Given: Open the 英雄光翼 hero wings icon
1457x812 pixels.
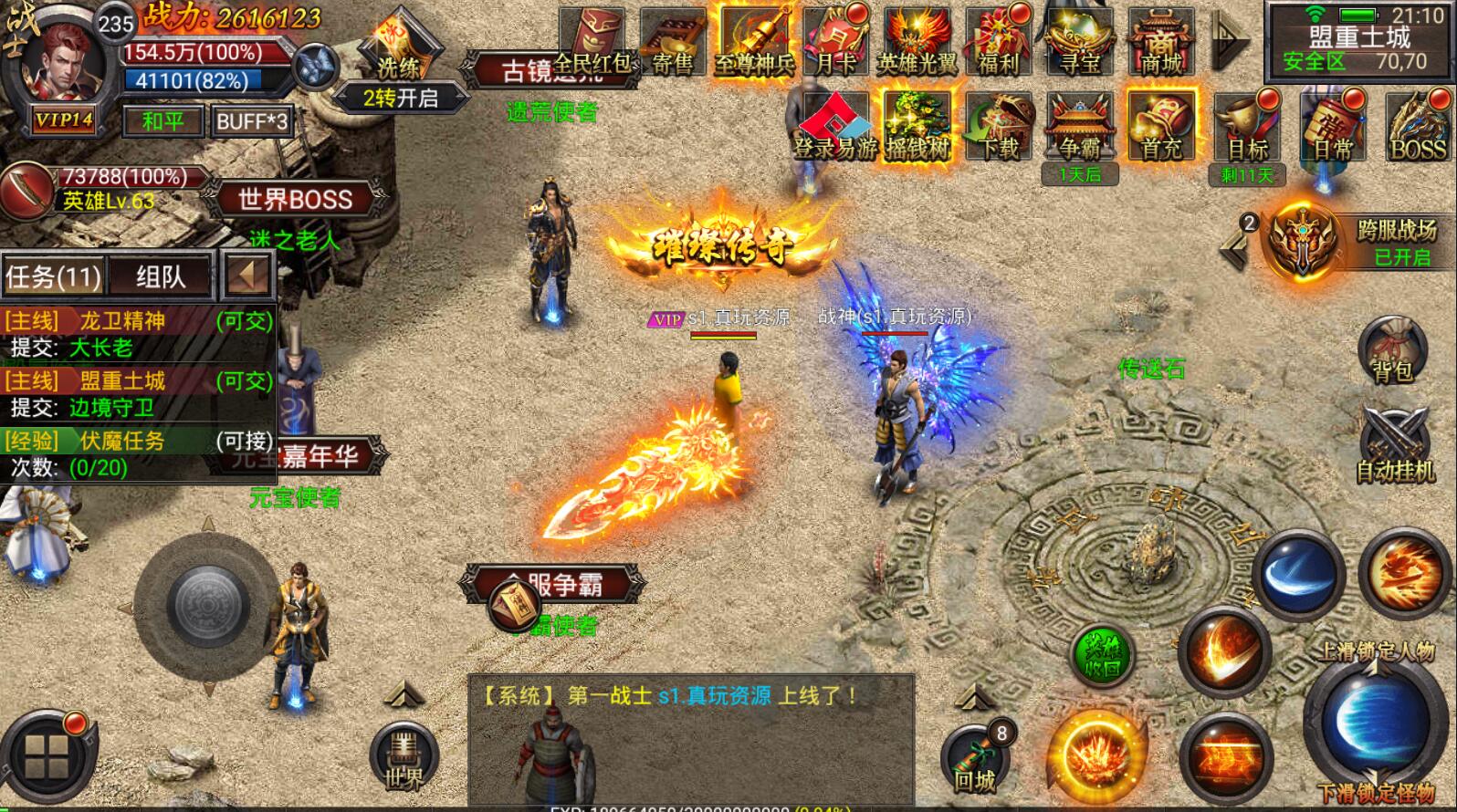Looking at the screenshot, I should point(916,41).
